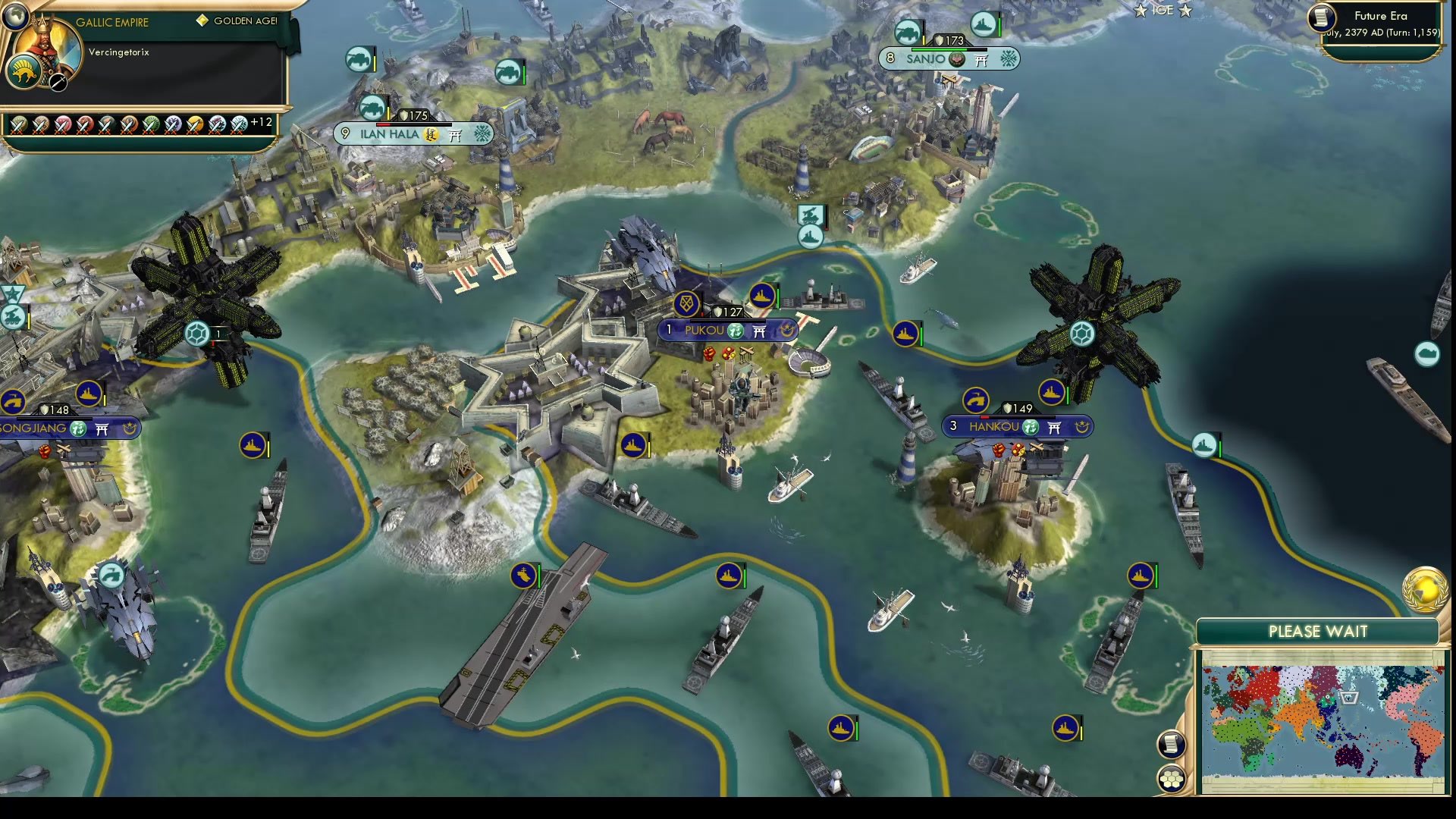
Task: Open the Golden Age status banner
Action: point(239,20)
